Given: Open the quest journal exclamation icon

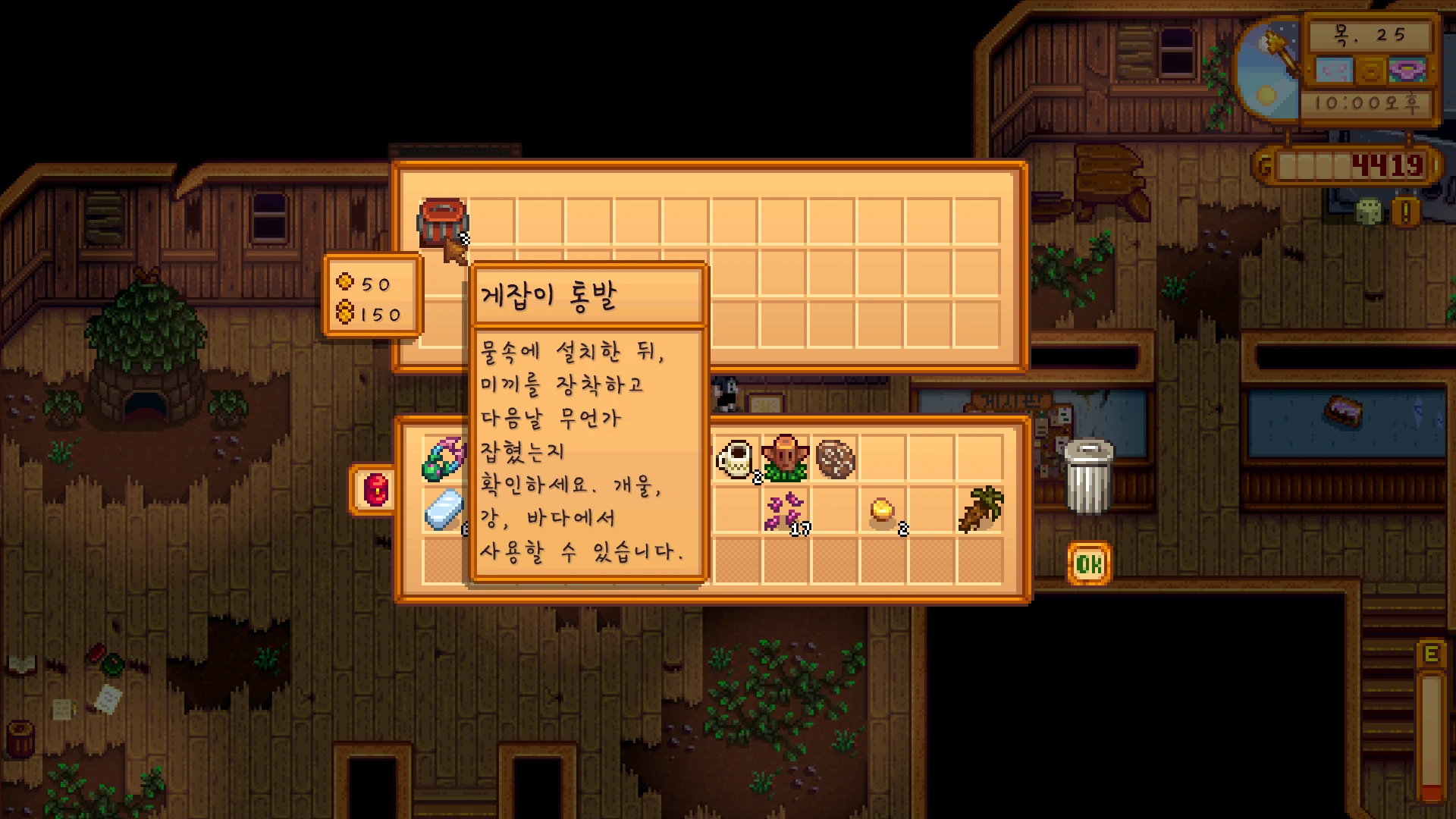Looking at the screenshot, I should (x=1405, y=212).
